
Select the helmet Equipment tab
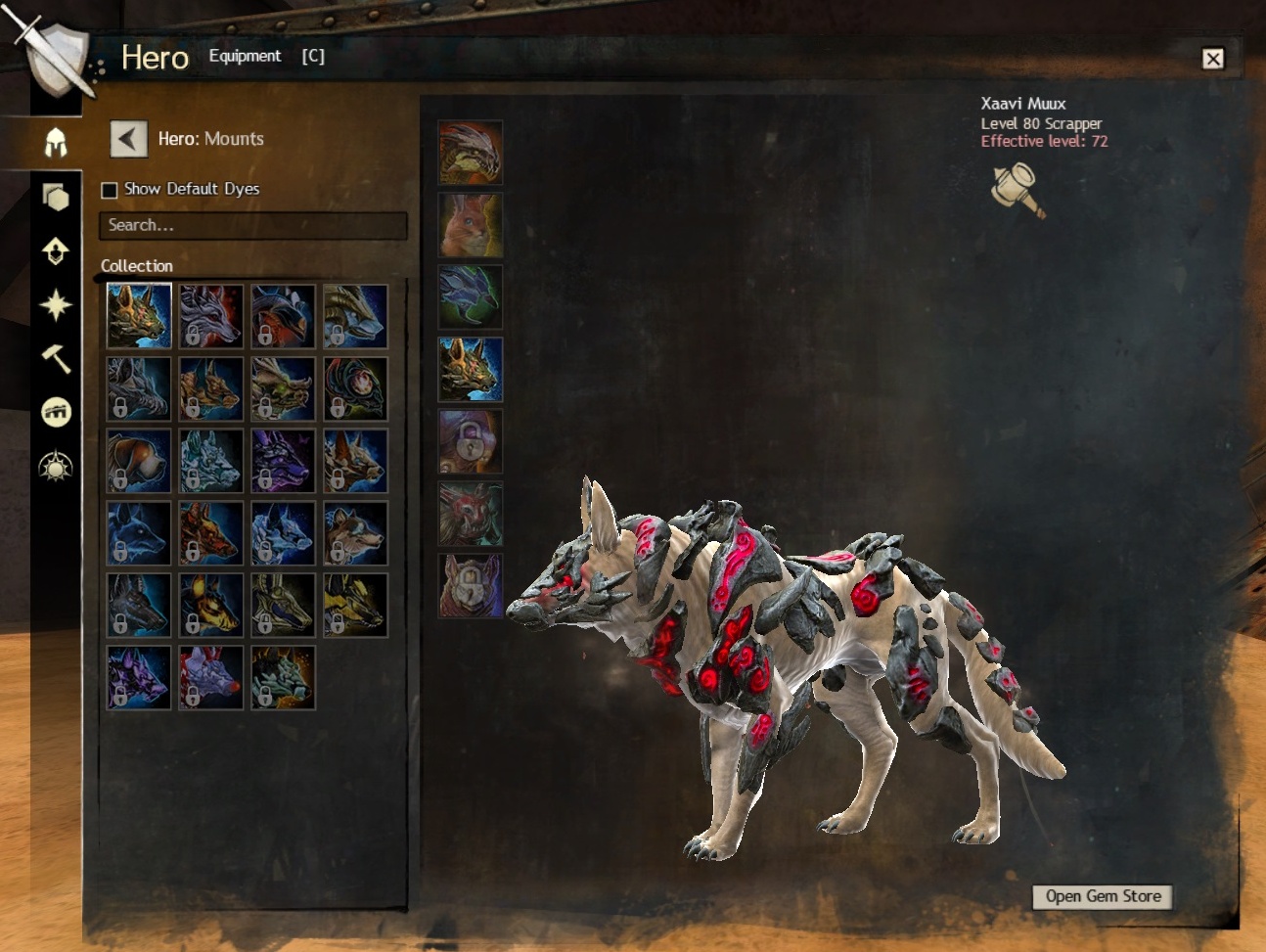pos(56,143)
